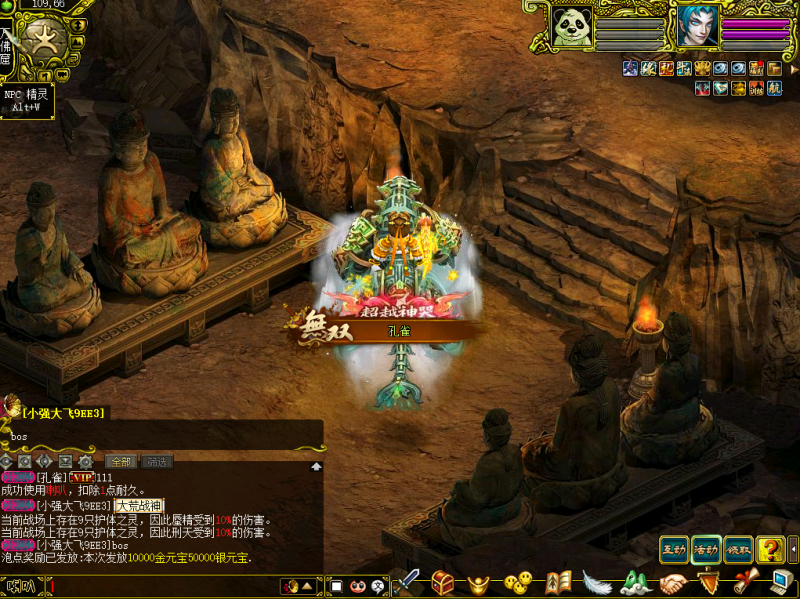Open the scroll icon in the toolbar
800x599 pixels.
(744, 582)
